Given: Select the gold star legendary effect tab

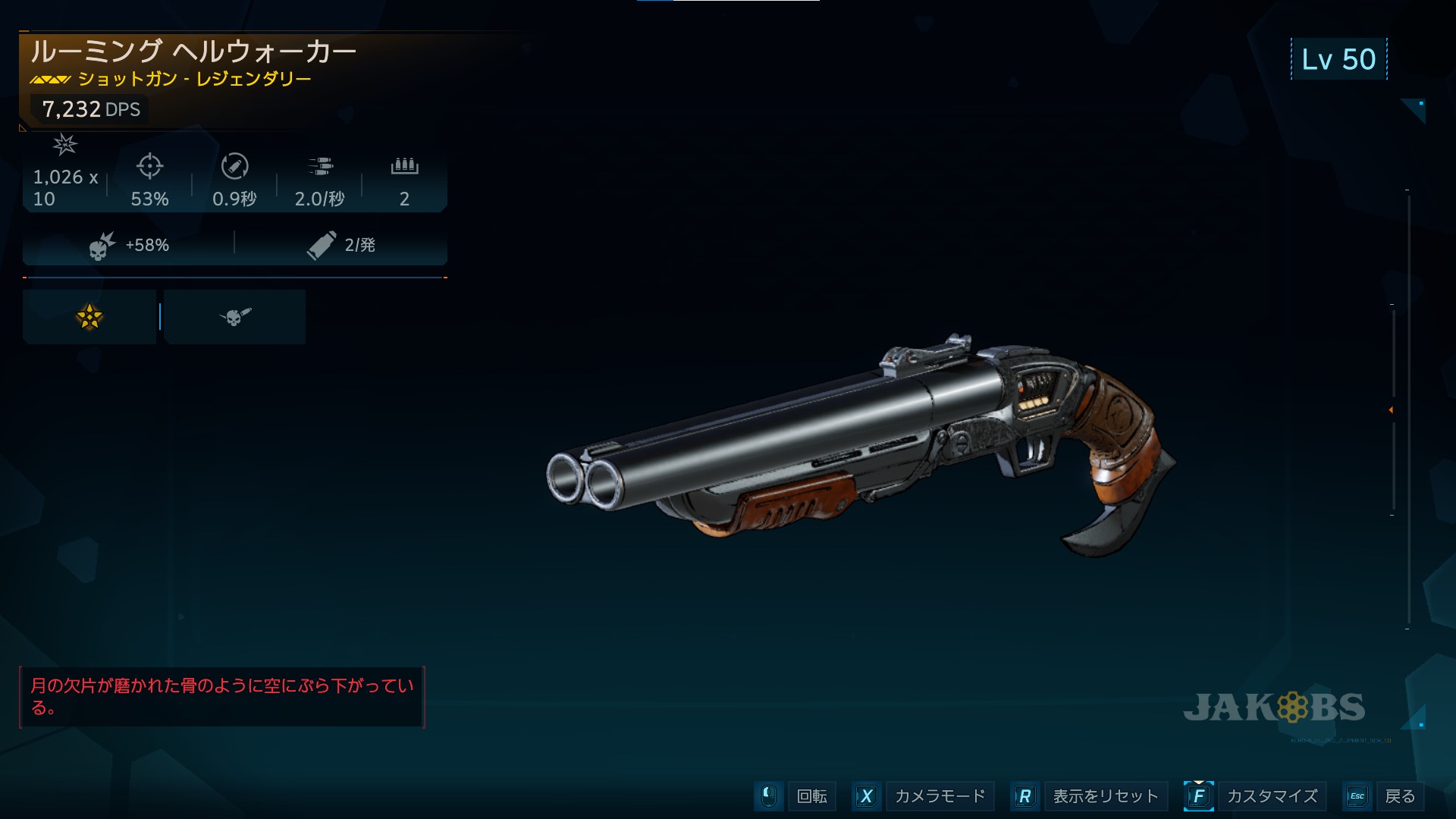Looking at the screenshot, I should (89, 317).
